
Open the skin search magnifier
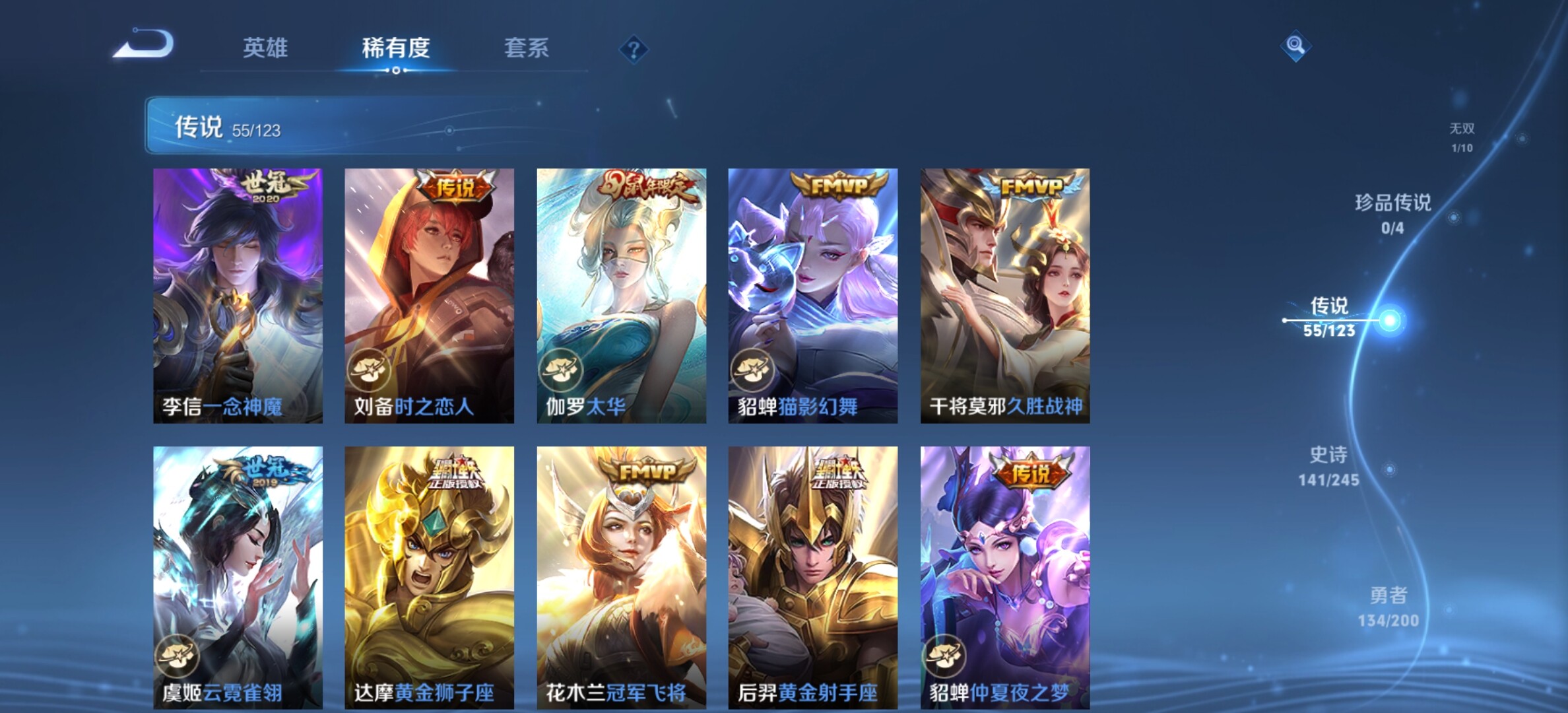pyautogui.click(x=1295, y=46)
